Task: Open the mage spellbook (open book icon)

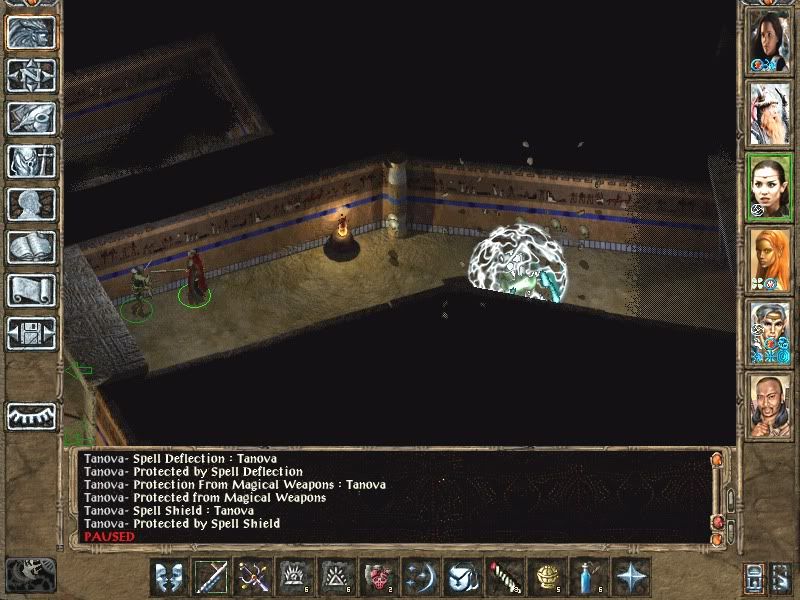Action: coord(31,247)
